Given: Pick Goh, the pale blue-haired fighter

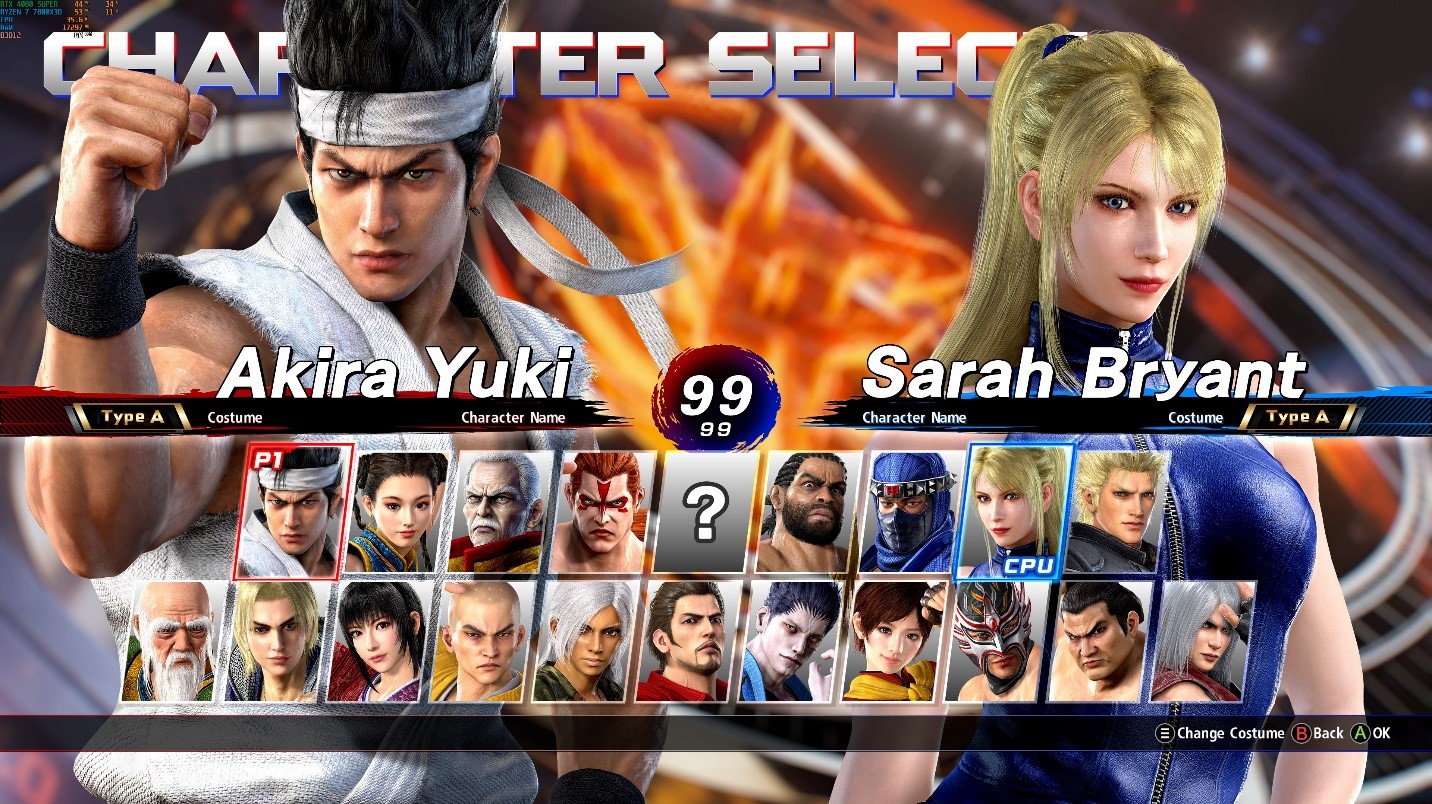Looking at the screenshot, I should [790, 641].
